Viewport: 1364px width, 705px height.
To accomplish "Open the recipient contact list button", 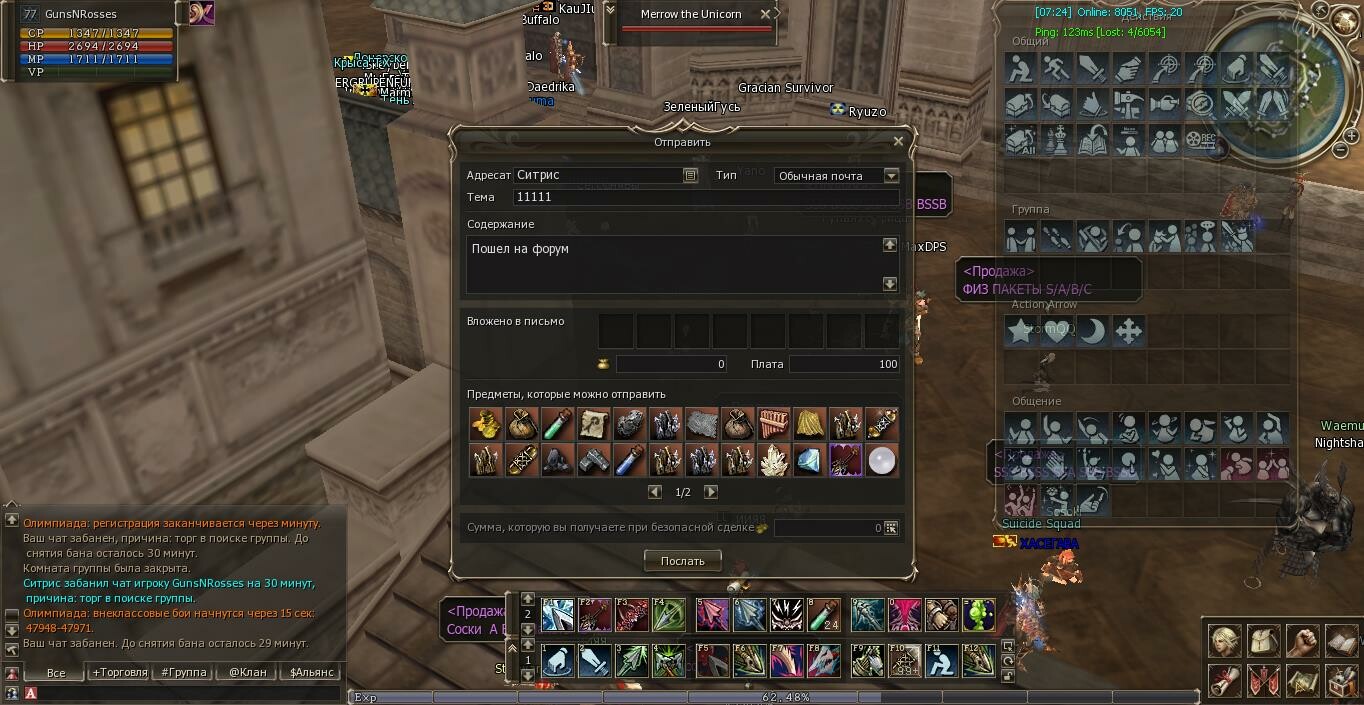I will point(690,176).
